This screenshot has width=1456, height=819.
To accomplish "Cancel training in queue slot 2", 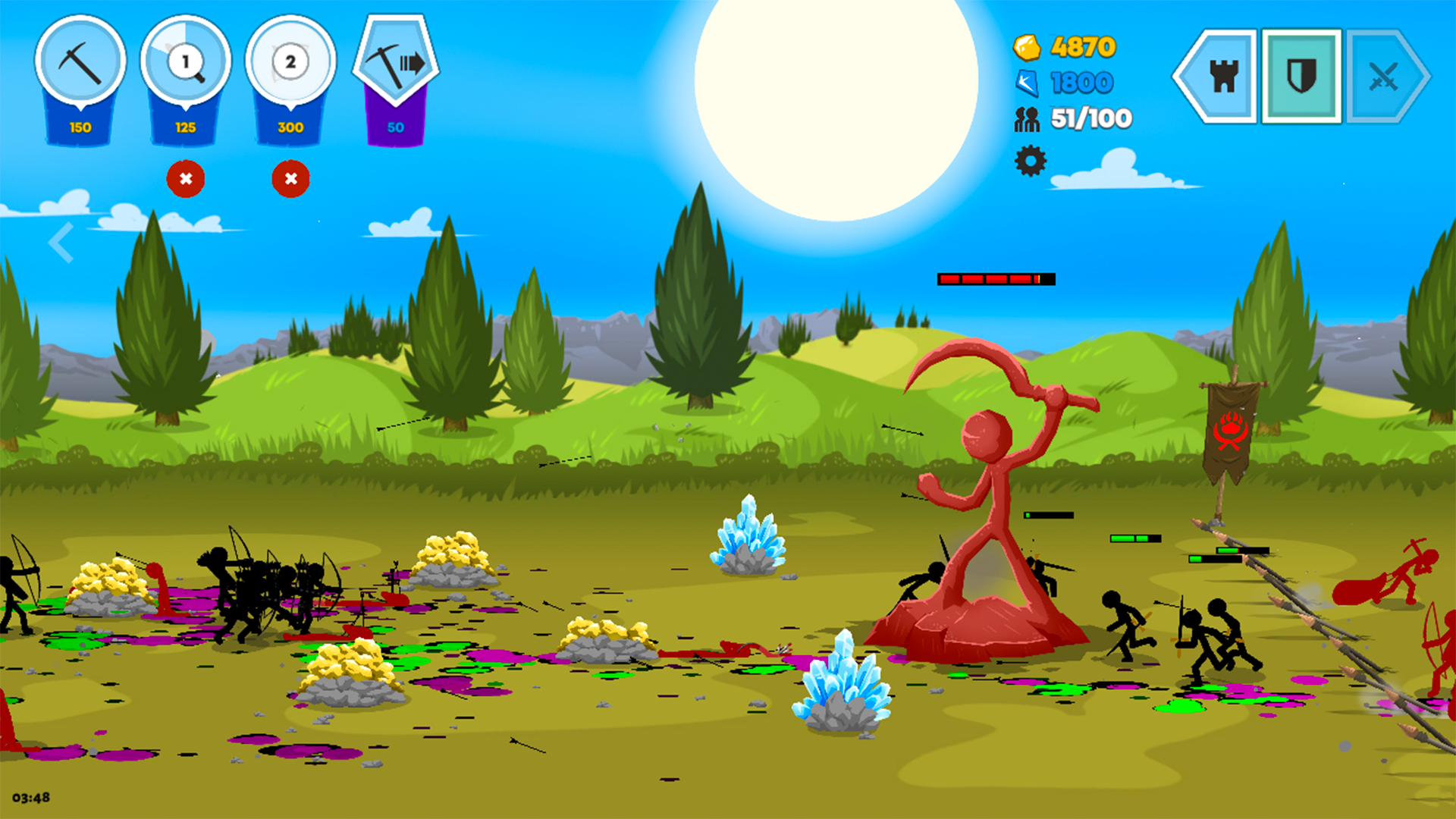I will 290,178.
